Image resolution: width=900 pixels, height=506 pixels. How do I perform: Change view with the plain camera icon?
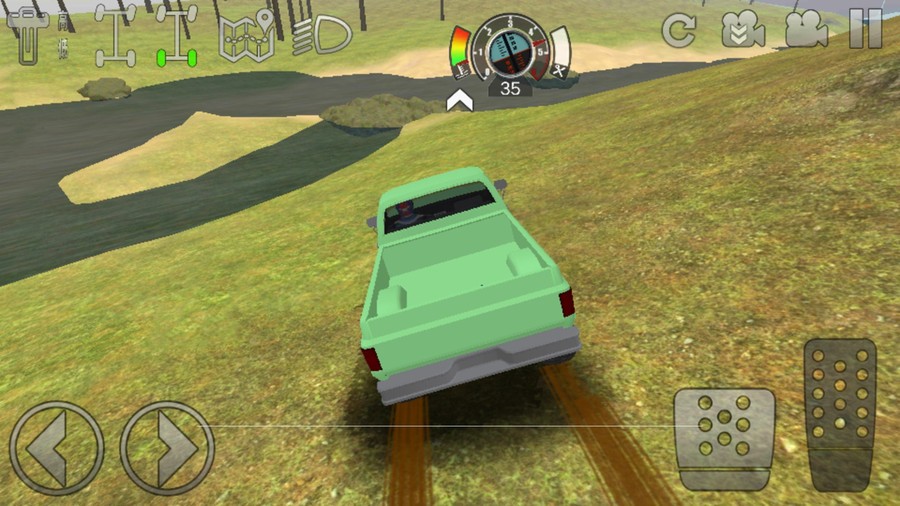click(x=806, y=31)
